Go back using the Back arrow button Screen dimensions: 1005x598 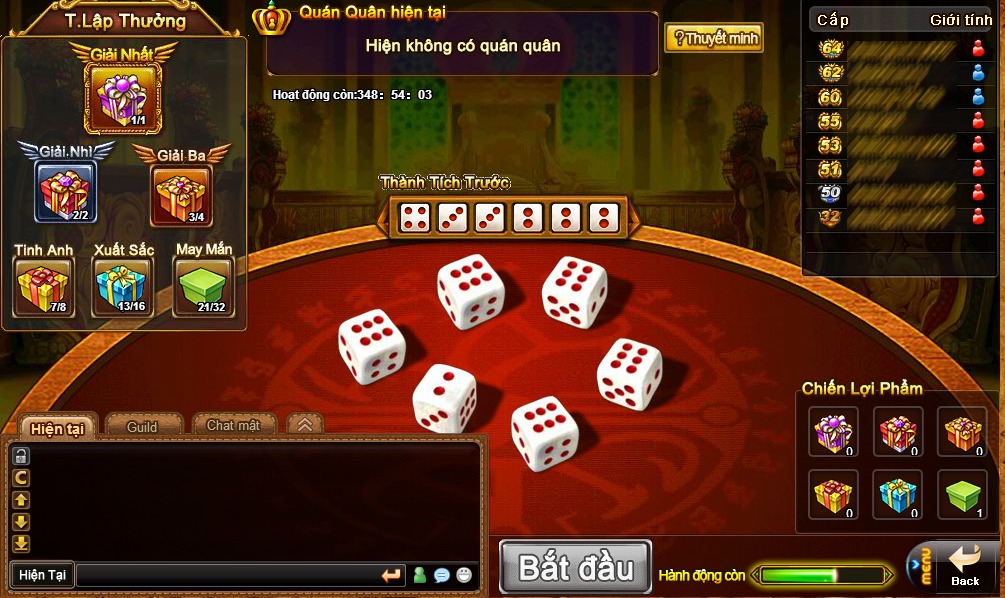964,567
